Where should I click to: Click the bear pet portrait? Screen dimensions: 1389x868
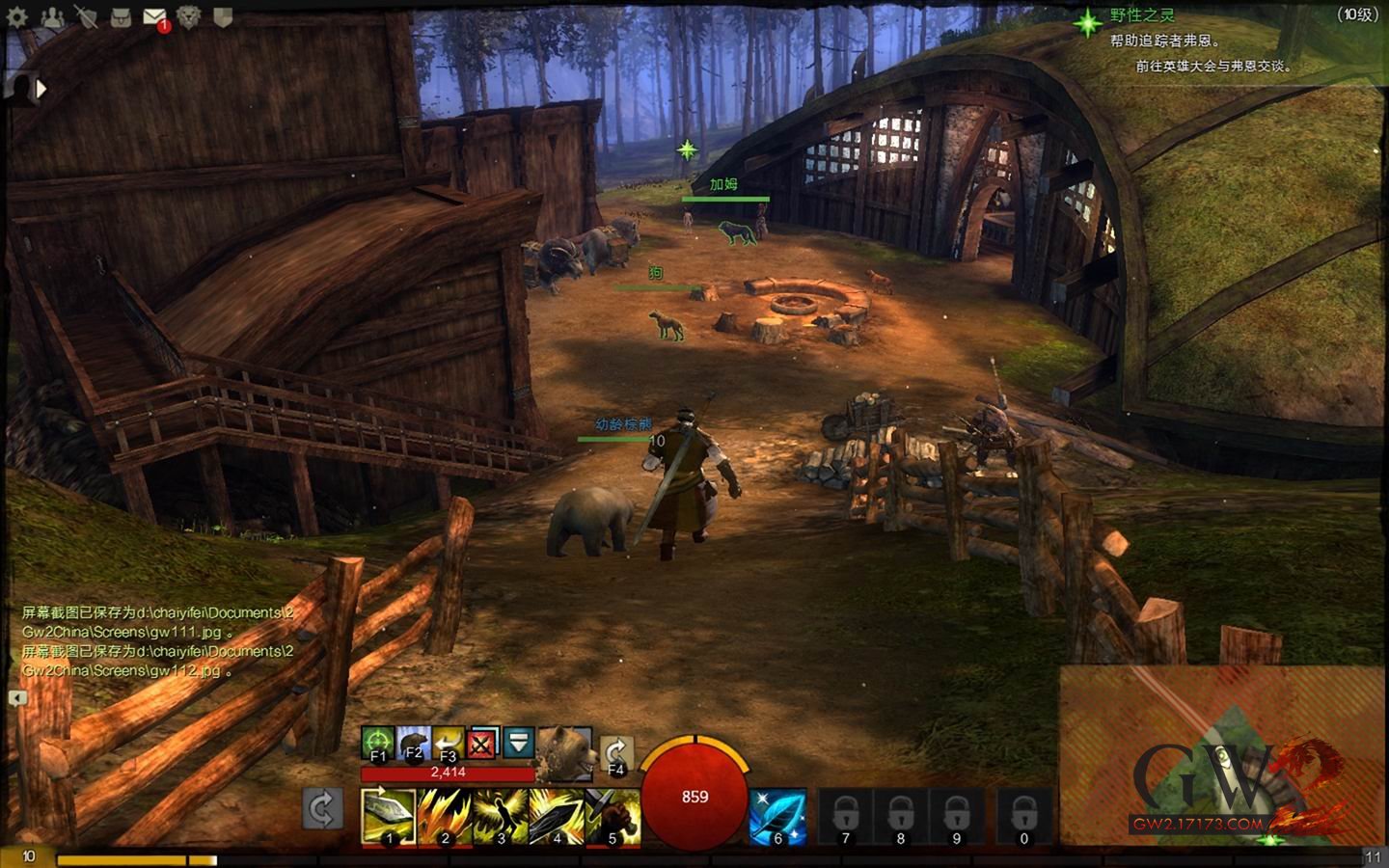coord(564,752)
